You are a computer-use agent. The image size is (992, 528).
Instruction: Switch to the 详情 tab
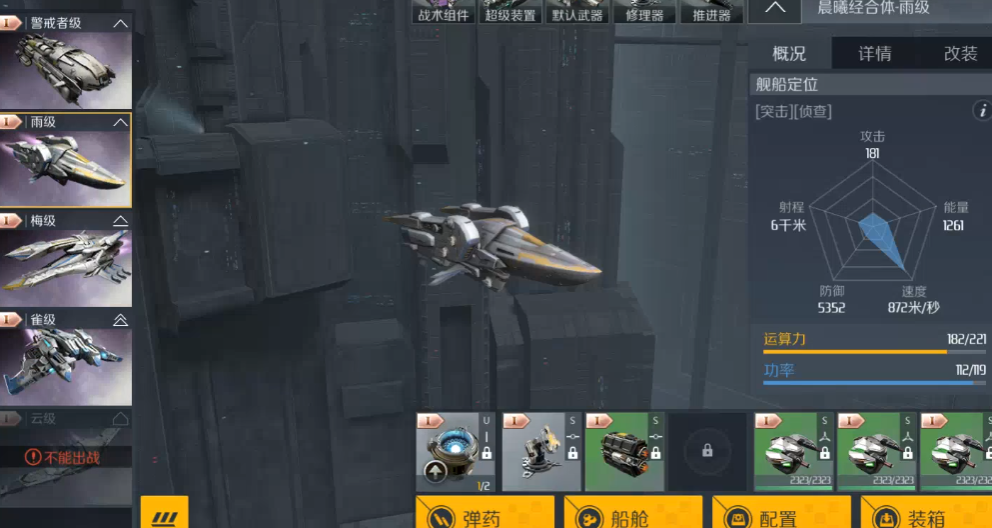click(875, 54)
